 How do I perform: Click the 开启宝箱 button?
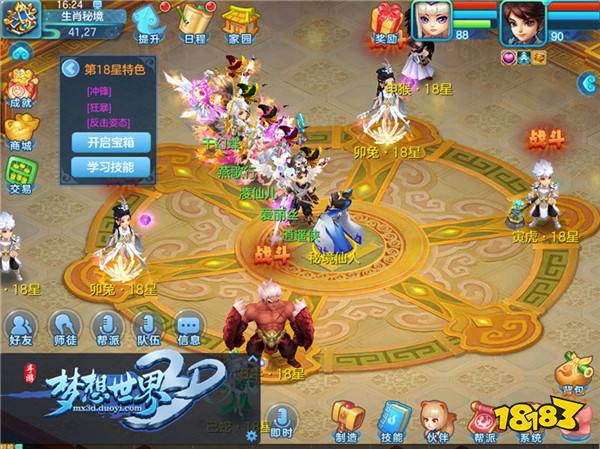click(110, 142)
